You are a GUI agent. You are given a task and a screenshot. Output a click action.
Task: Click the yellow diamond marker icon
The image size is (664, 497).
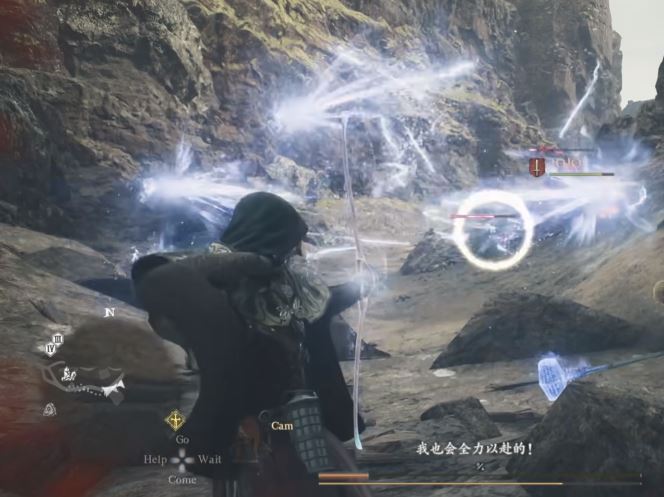click(175, 420)
